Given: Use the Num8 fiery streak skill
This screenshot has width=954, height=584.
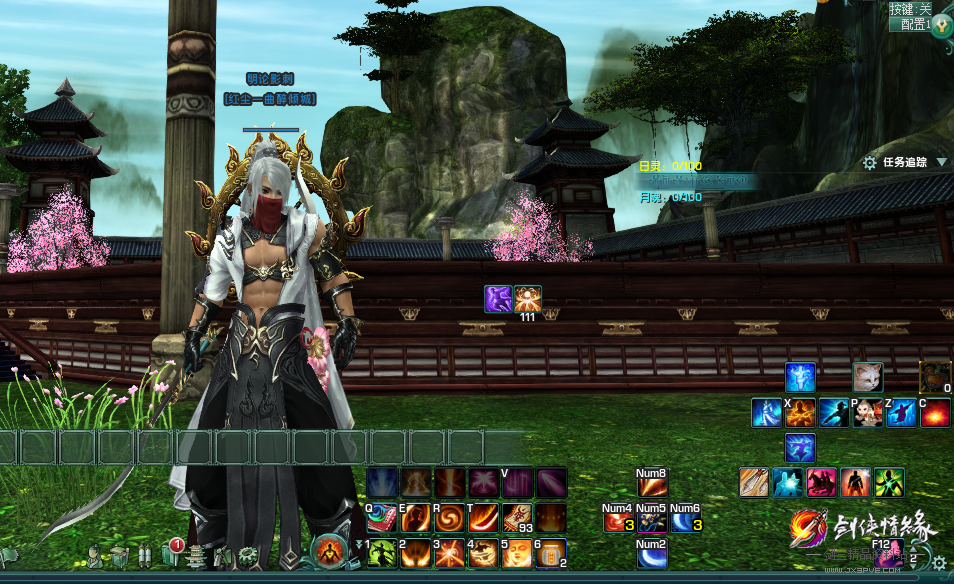Looking at the screenshot, I should coord(652,486).
